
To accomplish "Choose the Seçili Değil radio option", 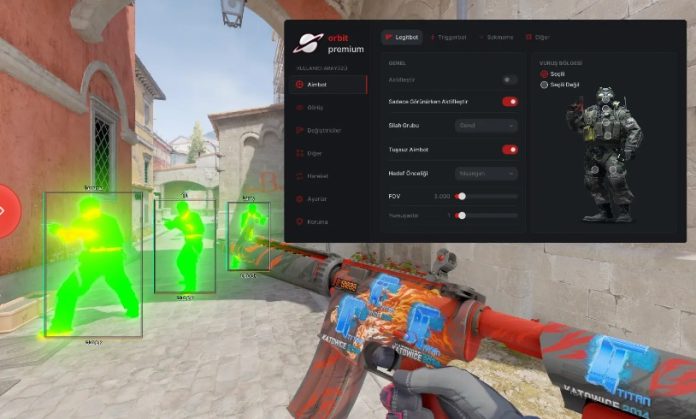I will coord(544,85).
